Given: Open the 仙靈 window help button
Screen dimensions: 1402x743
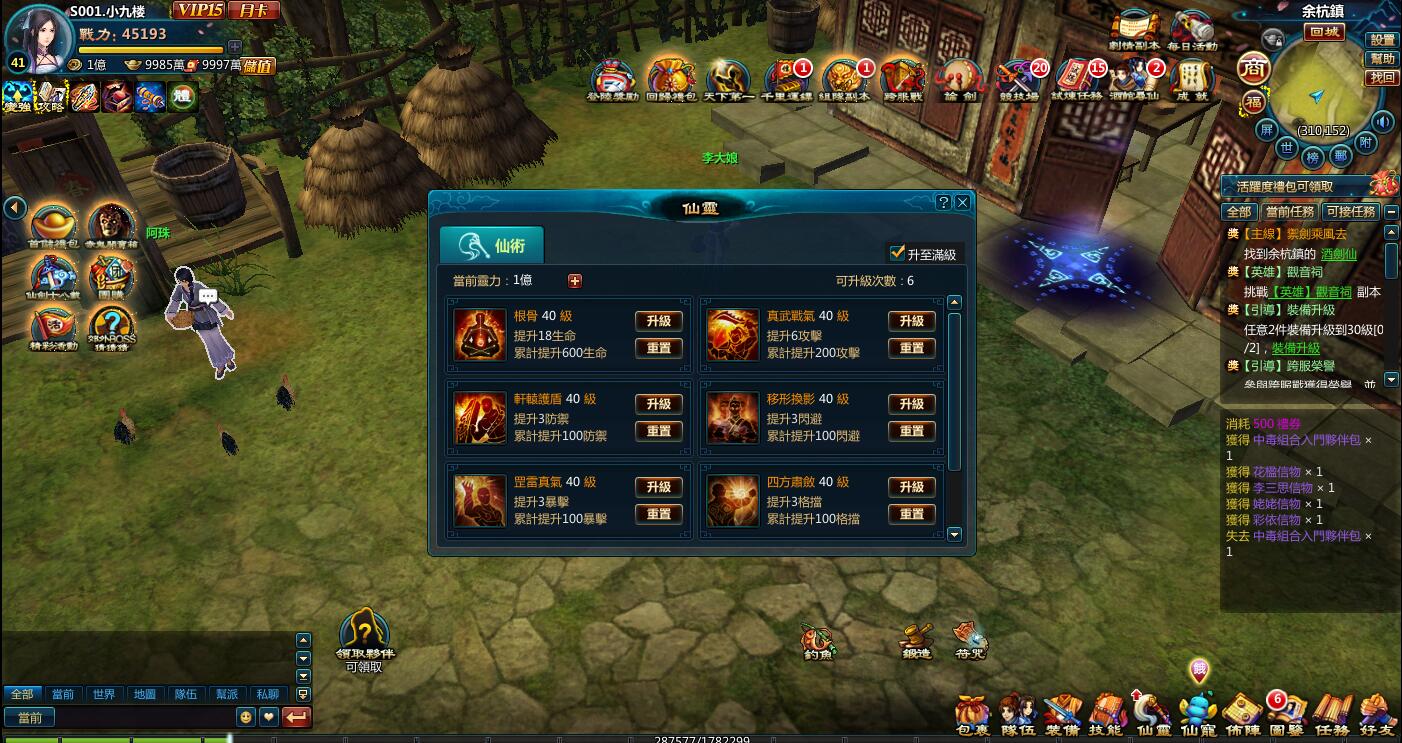Looking at the screenshot, I should tap(943, 202).
